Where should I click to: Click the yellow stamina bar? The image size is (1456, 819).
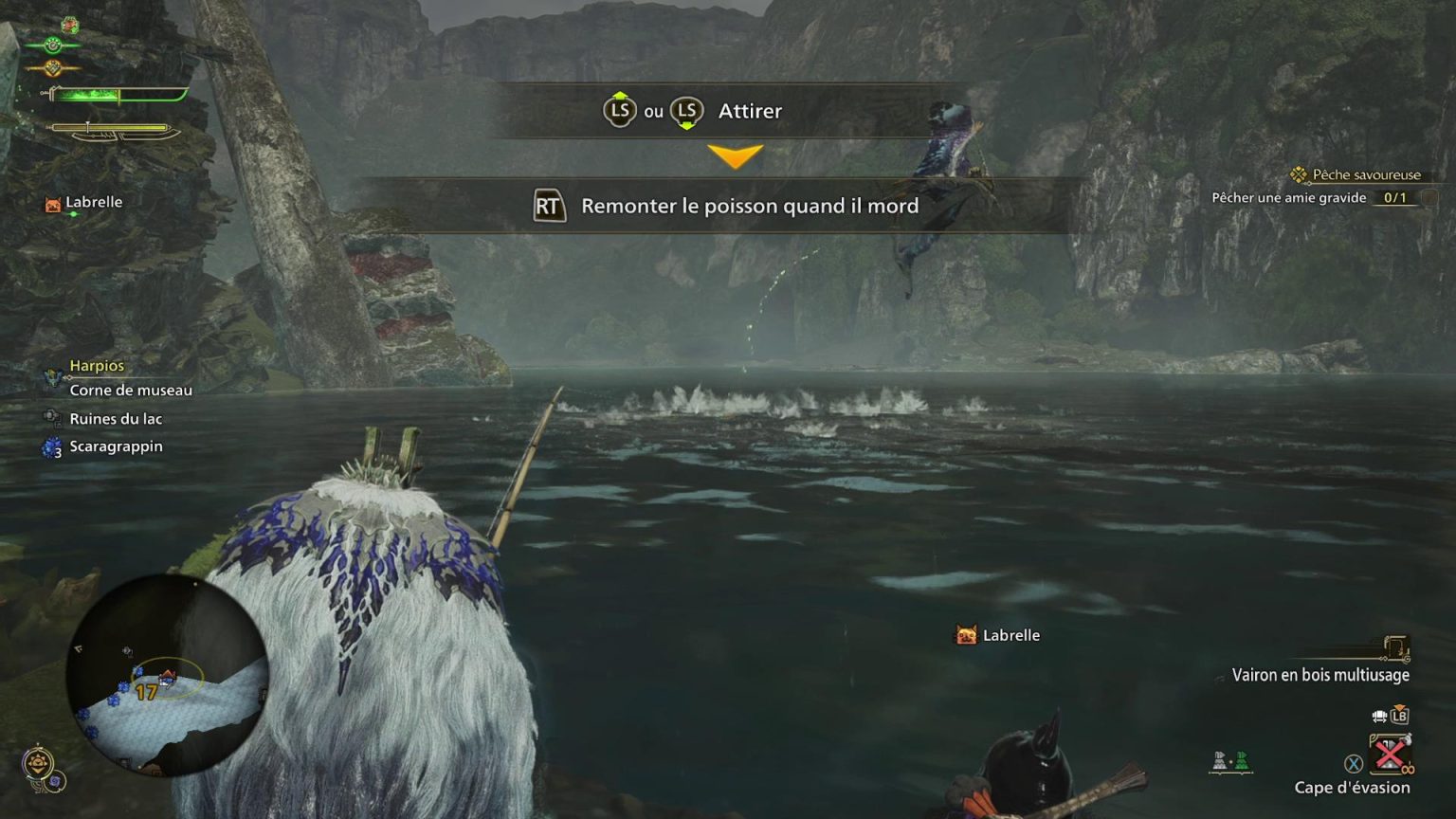tap(111, 126)
